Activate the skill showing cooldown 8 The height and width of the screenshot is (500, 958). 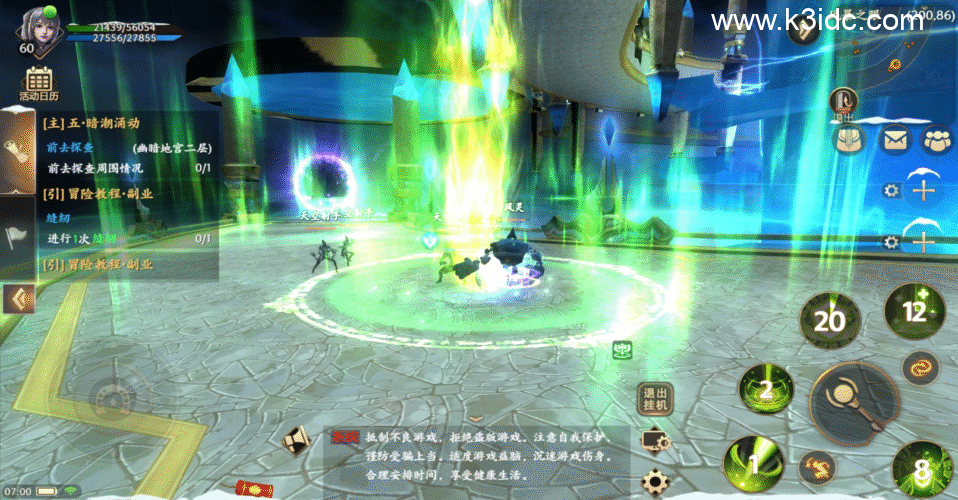coord(920,470)
